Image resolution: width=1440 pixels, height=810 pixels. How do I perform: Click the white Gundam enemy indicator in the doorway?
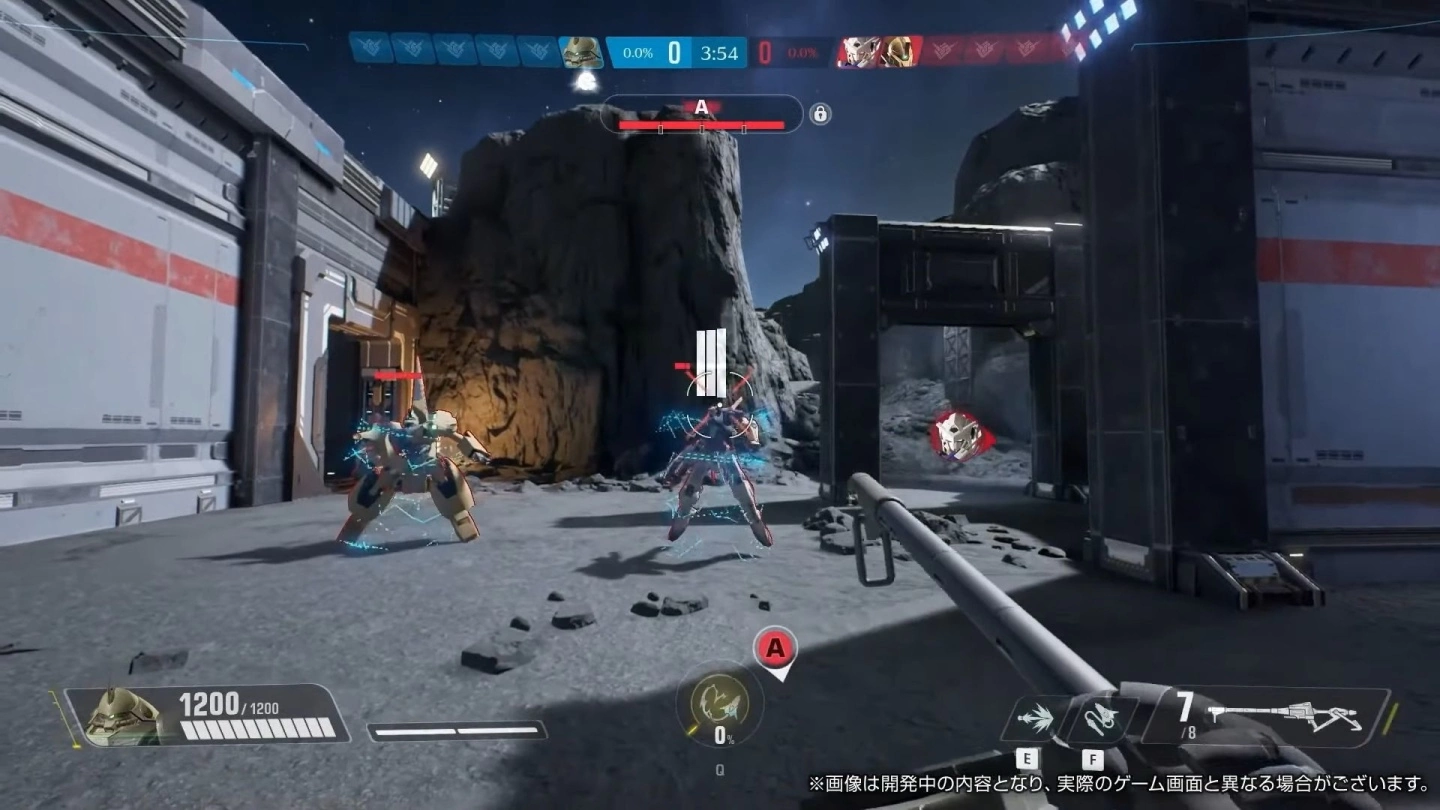(x=957, y=436)
